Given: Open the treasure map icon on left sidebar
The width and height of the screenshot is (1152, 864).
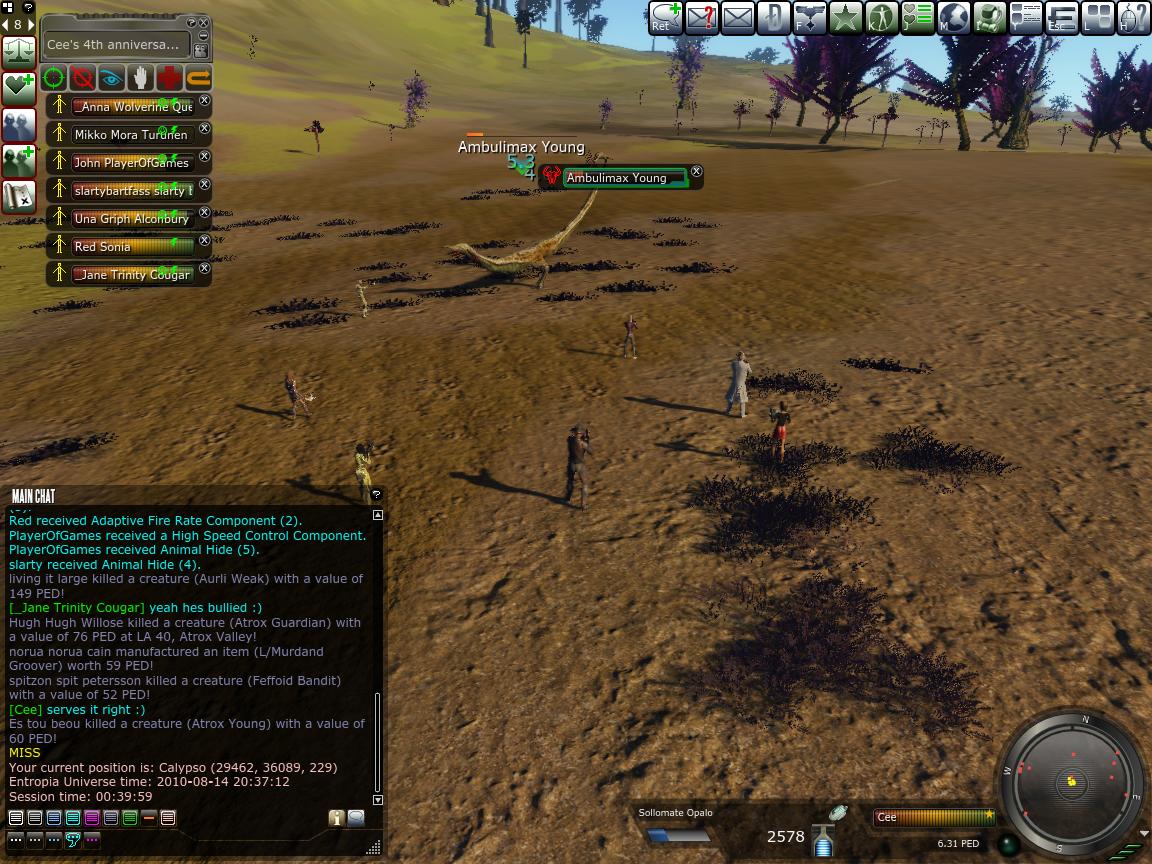Looking at the screenshot, I should [18, 196].
